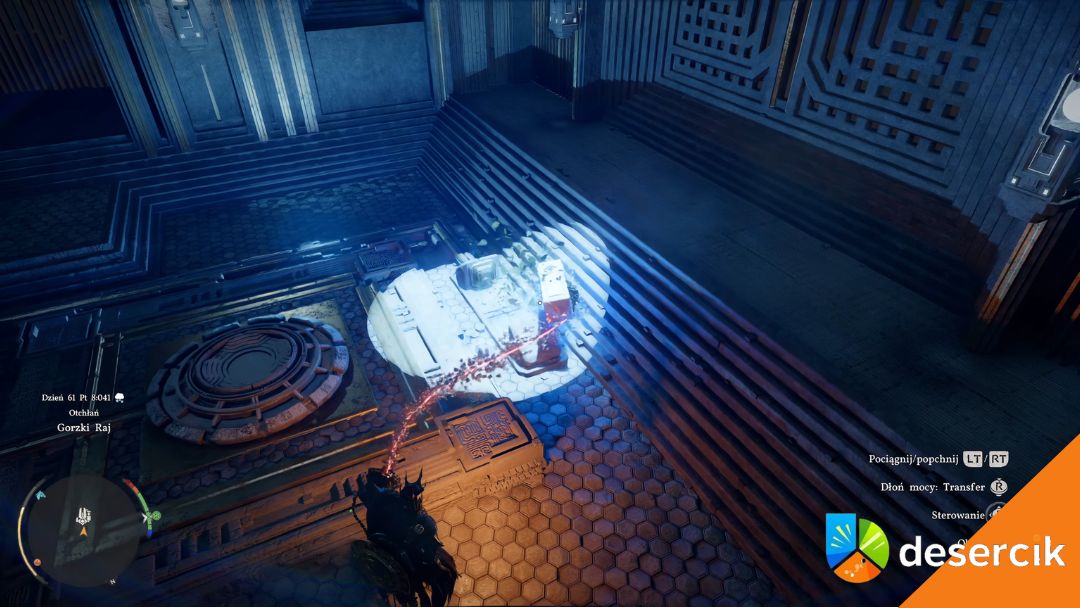
Task: Click the white building icon on the minimap
Action: [82, 517]
